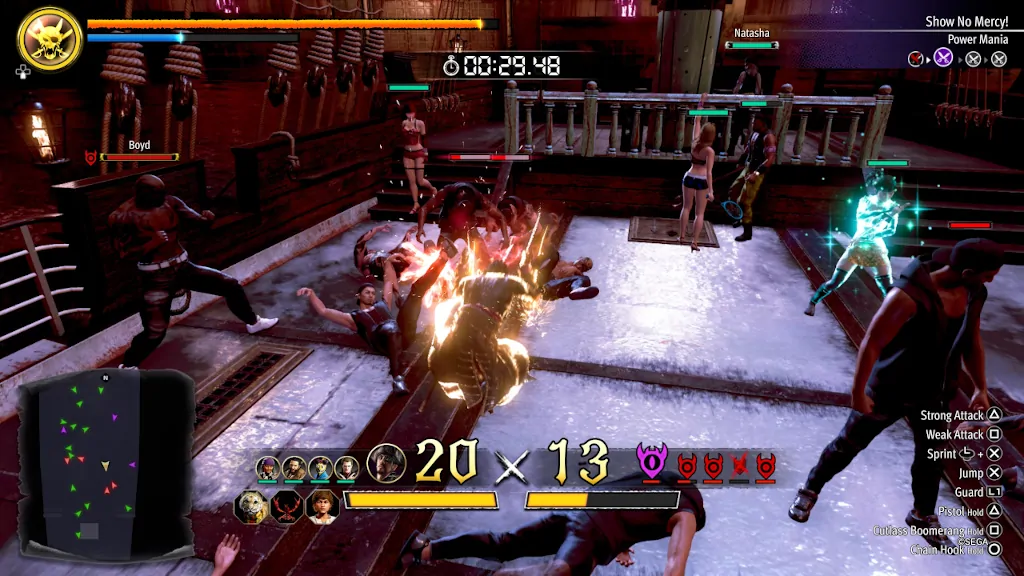Select the large pirate captain portrait
This screenshot has height=576, width=1024.
[386, 463]
